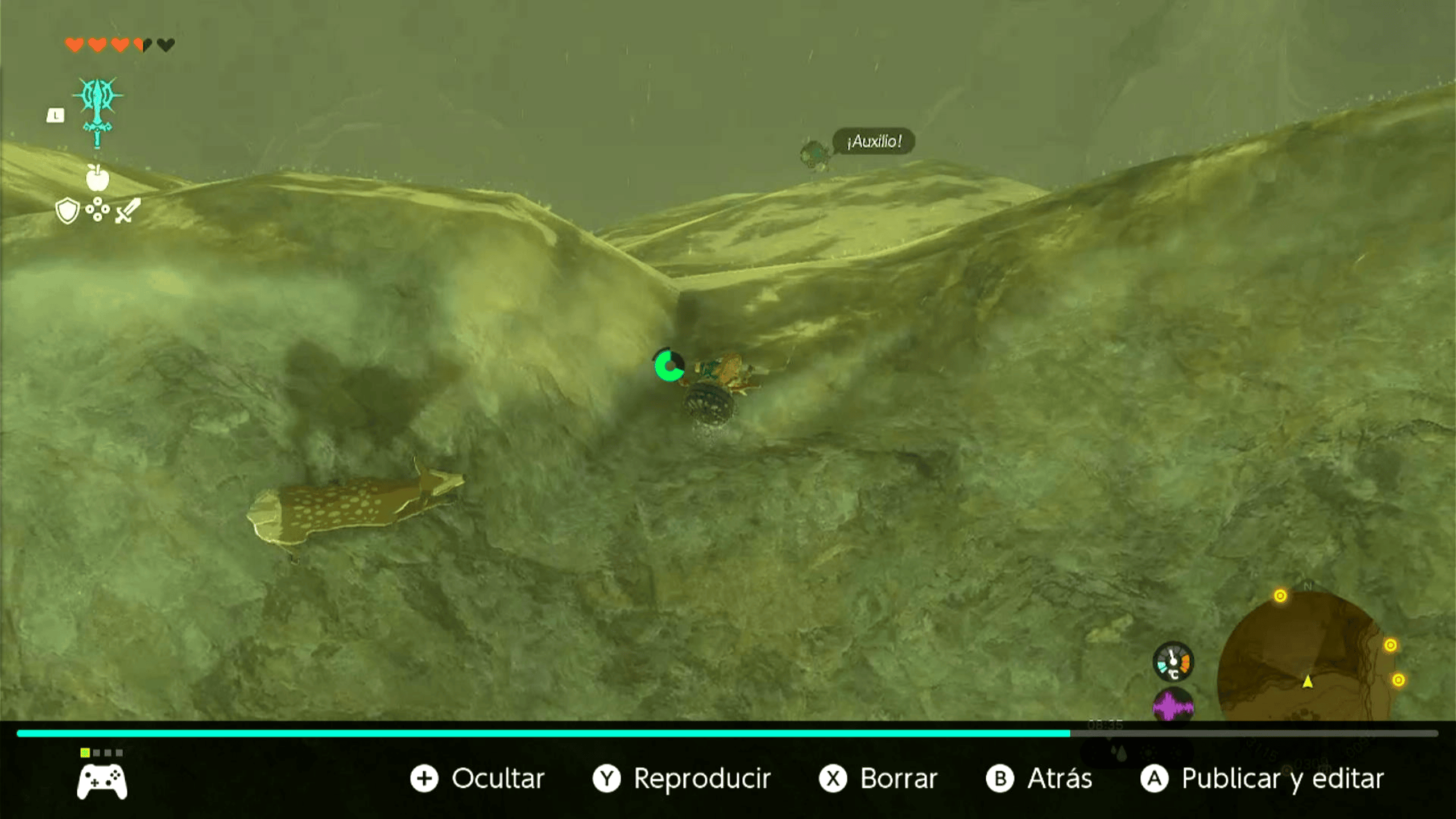Select the sword quick-slot icon
1456x819 pixels.
pos(128,210)
